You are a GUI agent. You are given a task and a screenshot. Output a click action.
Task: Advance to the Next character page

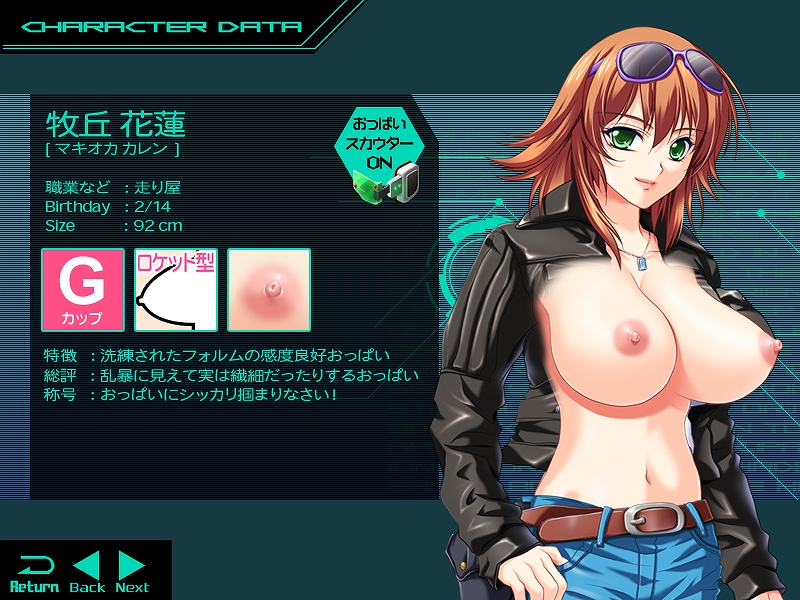[132, 572]
